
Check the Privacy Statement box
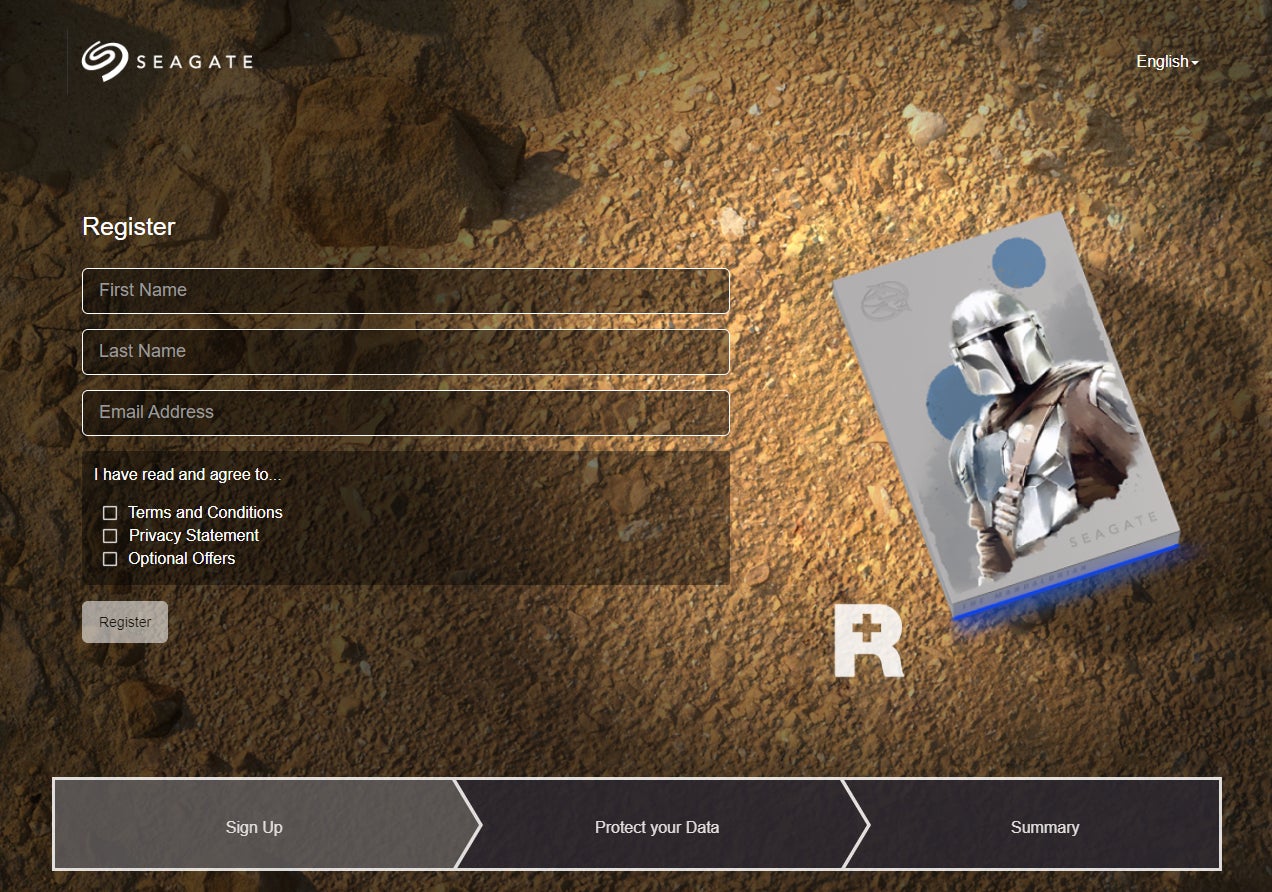tap(110, 536)
